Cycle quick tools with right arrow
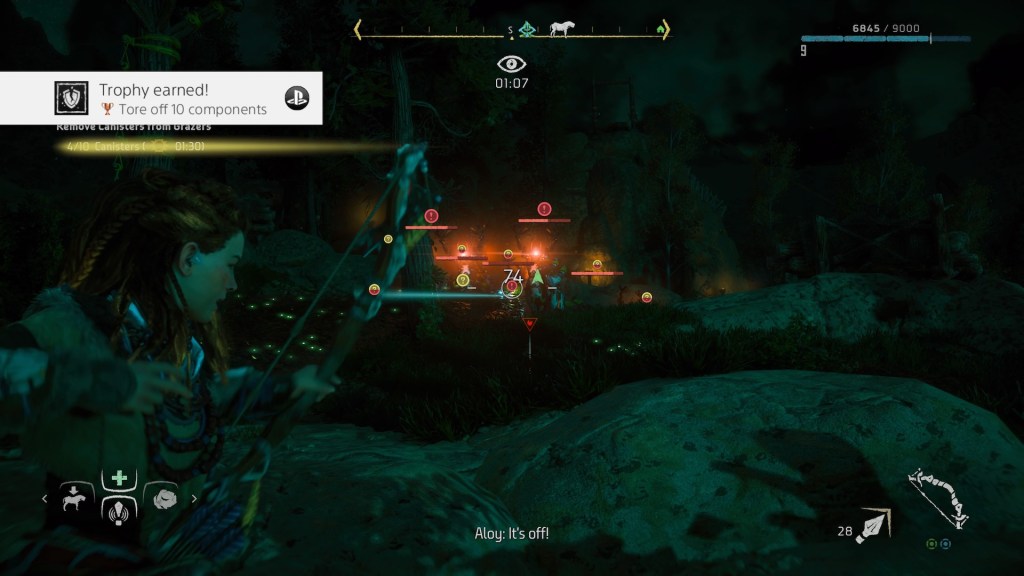 pos(194,498)
